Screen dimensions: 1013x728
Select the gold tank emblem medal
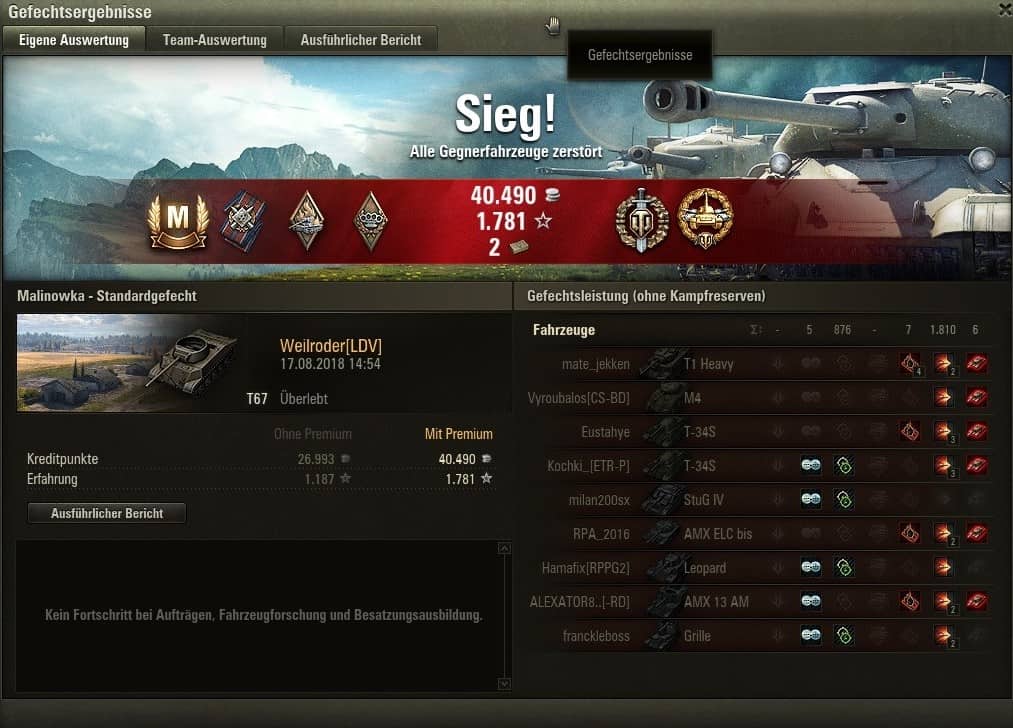point(705,220)
